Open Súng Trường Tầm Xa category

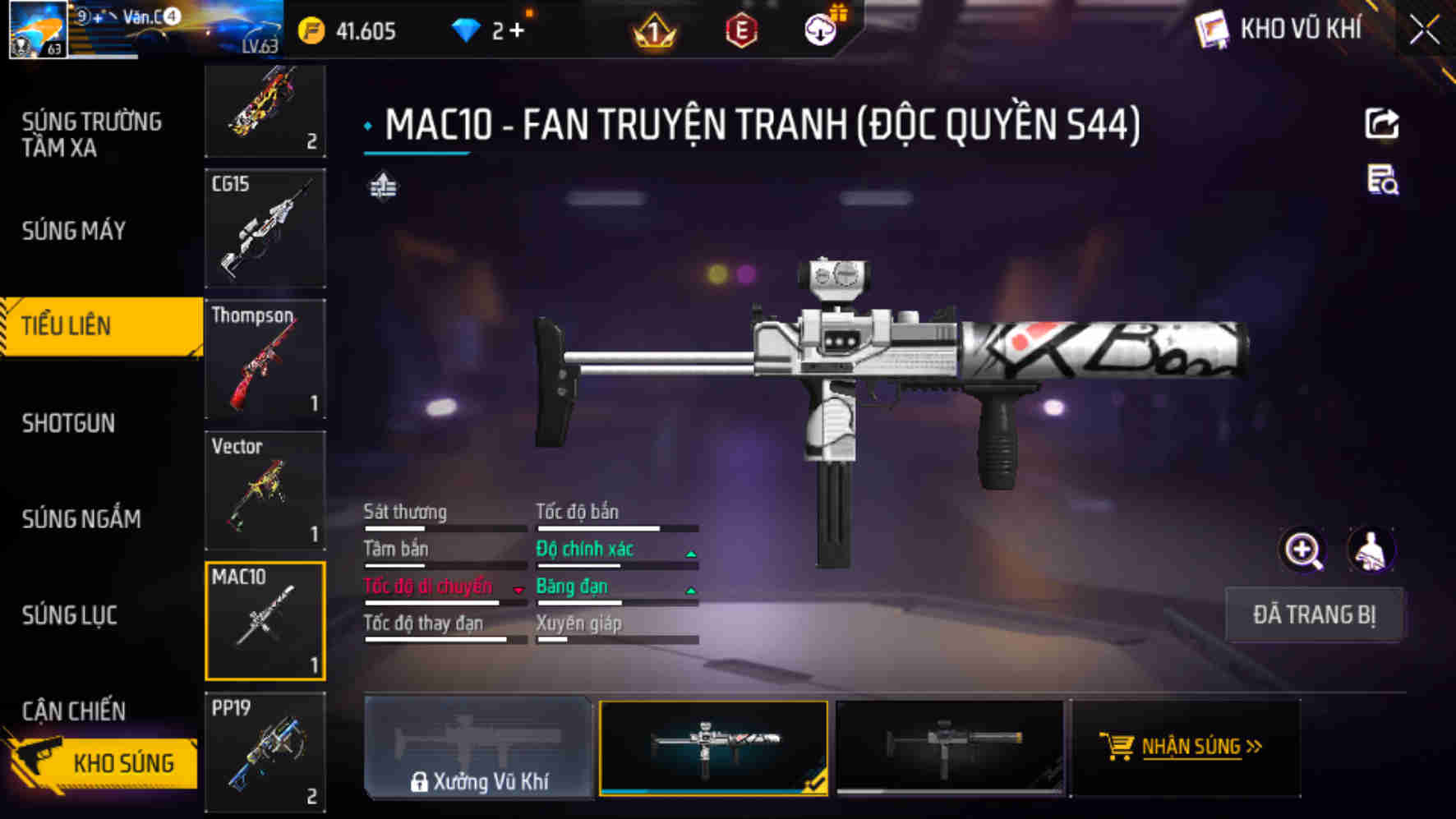(x=91, y=135)
